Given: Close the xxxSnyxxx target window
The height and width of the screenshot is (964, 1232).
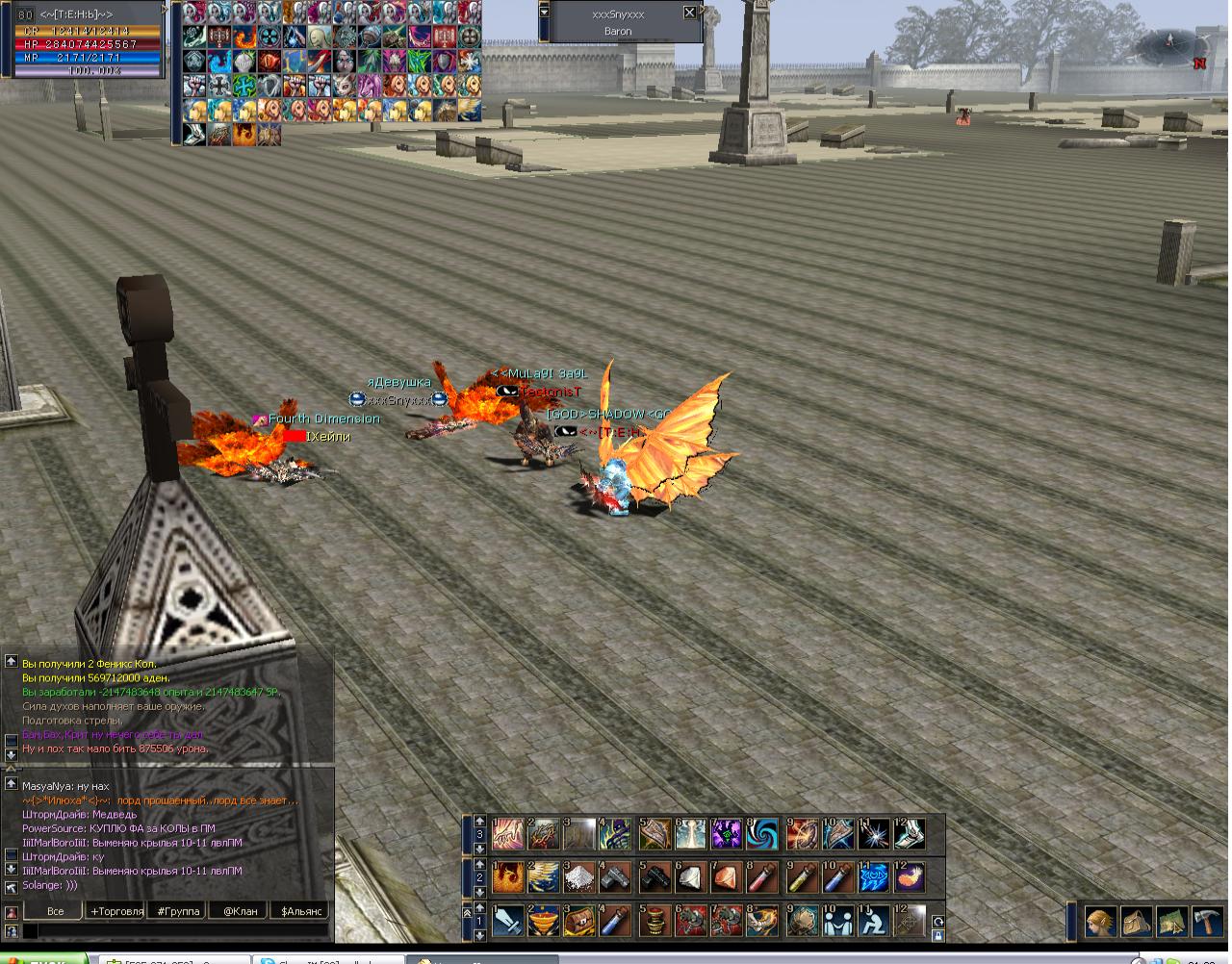Looking at the screenshot, I should pos(689,13).
